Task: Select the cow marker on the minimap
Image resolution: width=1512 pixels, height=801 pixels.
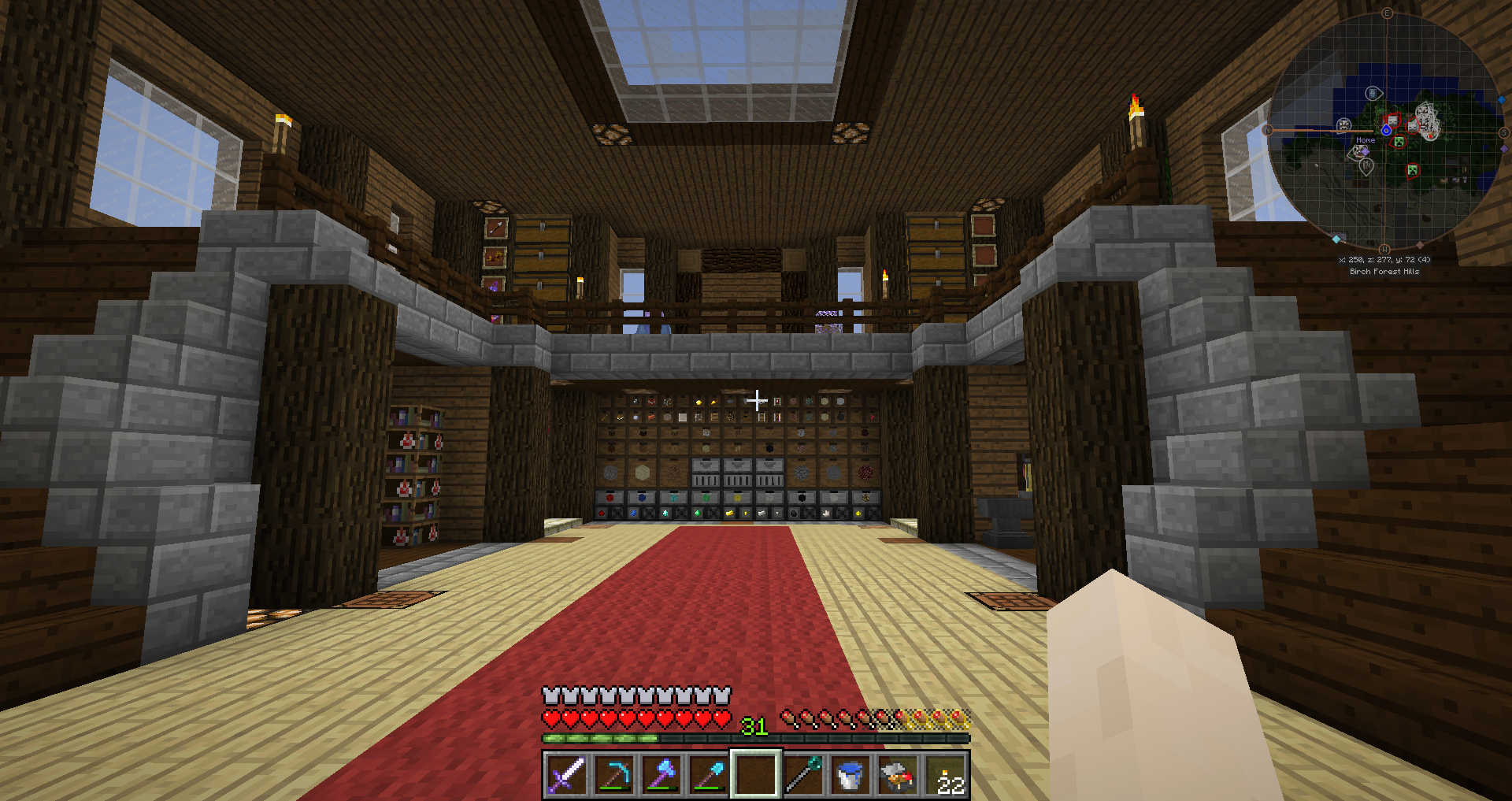Action: point(1343,125)
